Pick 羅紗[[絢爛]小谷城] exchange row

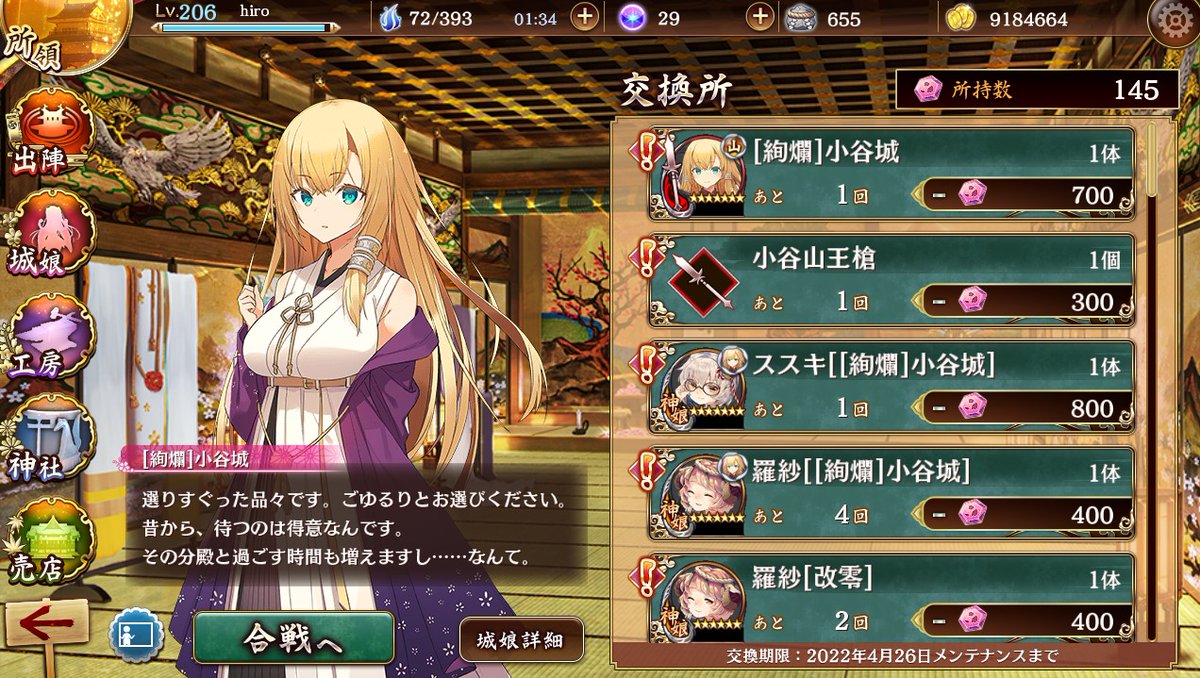coord(891,494)
